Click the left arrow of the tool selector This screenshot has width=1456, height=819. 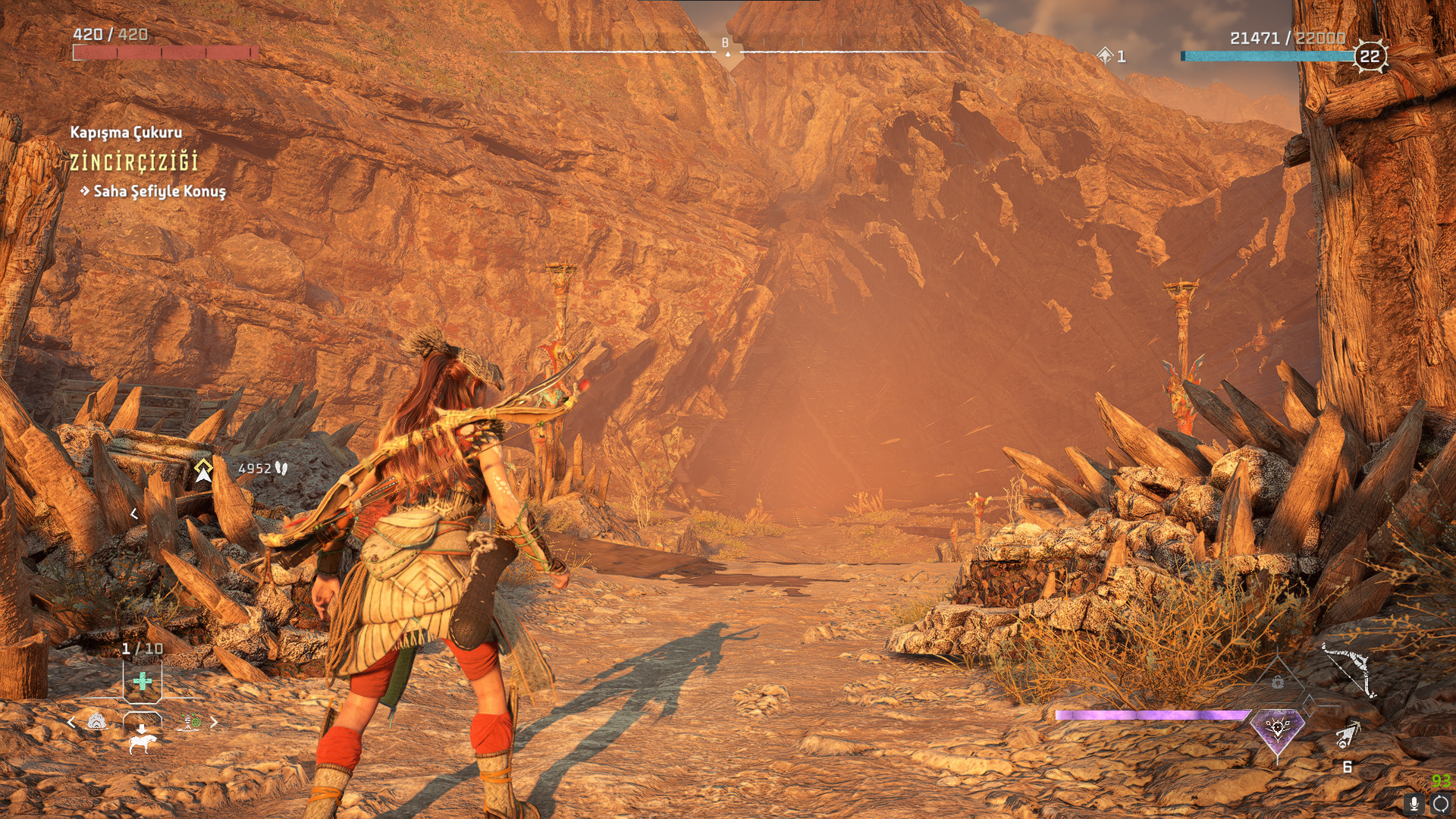click(71, 723)
